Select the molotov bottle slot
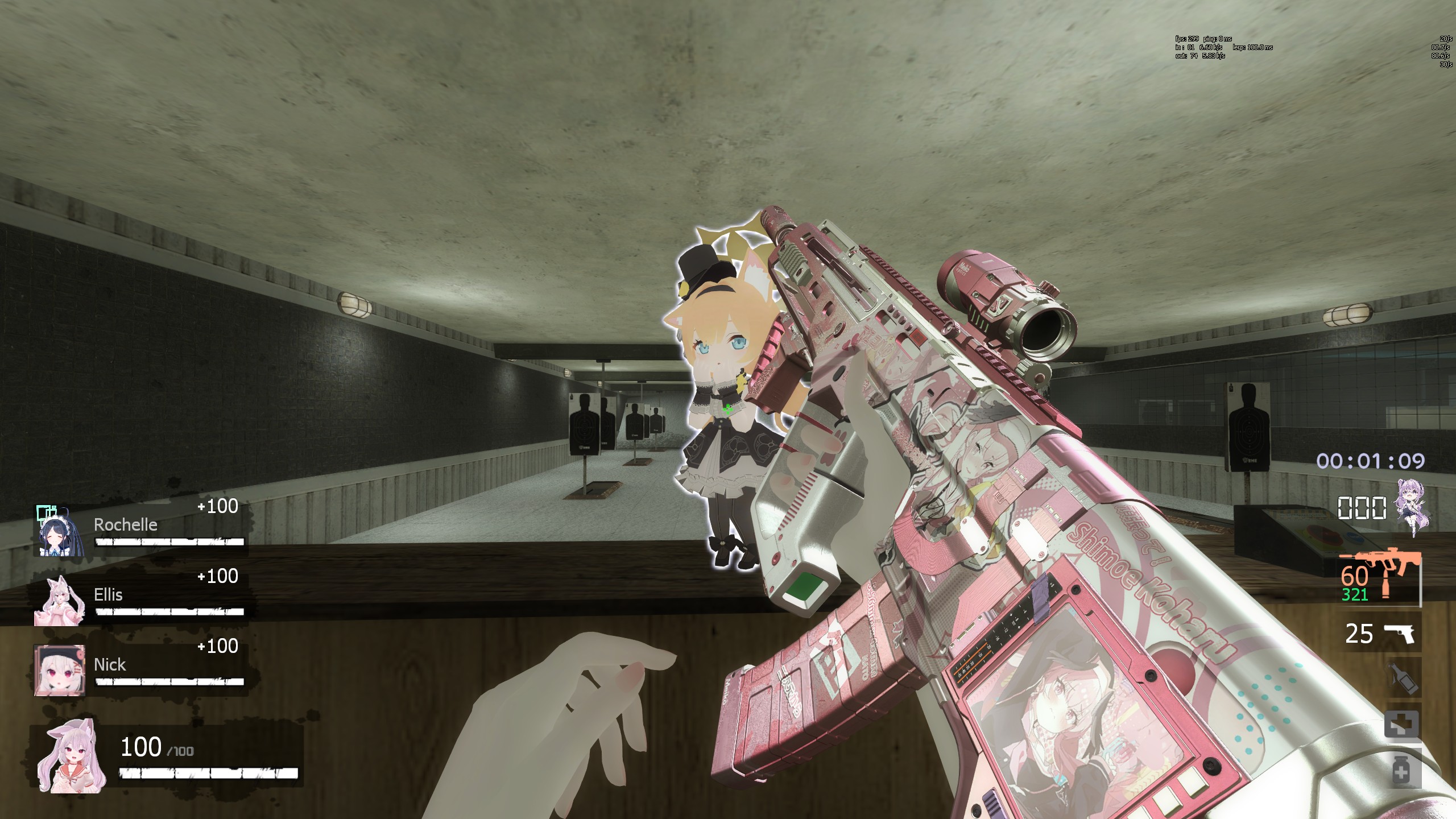This screenshot has width=1456, height=819. [x=1401, y=679]
